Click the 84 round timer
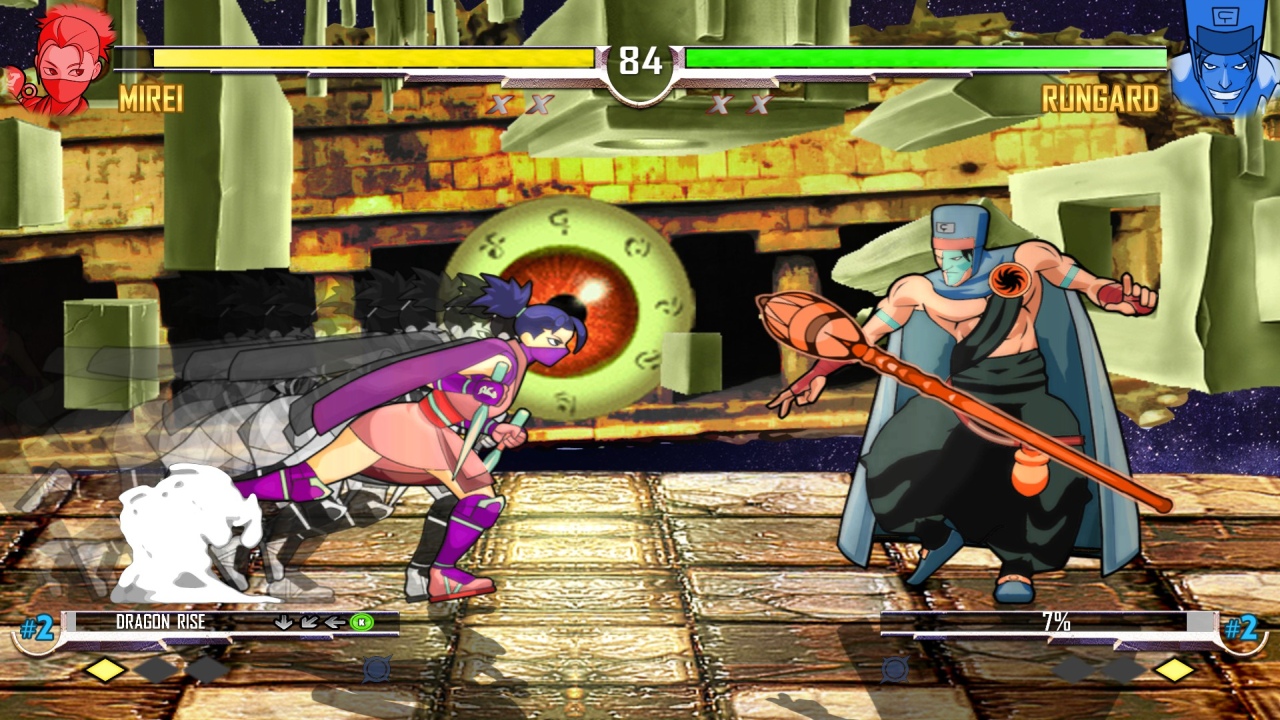1280x720 pixels. pyautogui.click(x=640, y=60)
